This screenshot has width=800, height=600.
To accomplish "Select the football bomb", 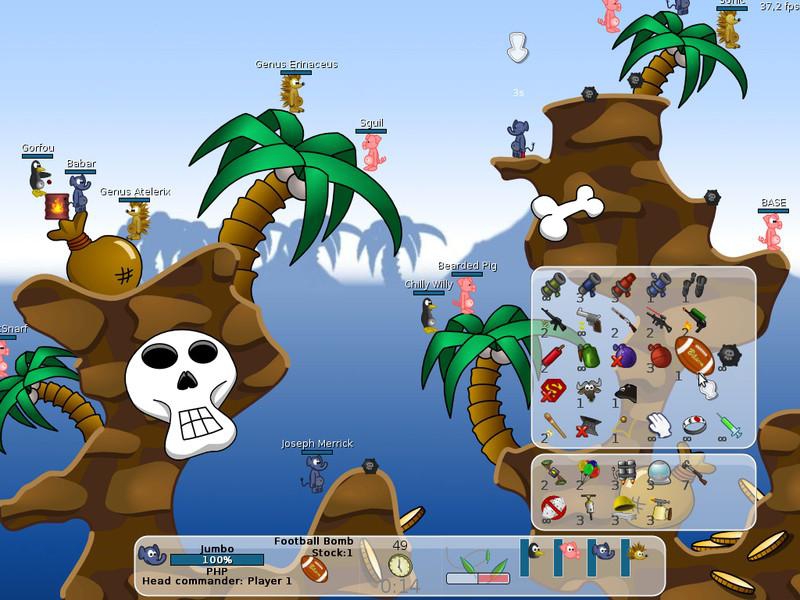I will click(x=693, y=355).
